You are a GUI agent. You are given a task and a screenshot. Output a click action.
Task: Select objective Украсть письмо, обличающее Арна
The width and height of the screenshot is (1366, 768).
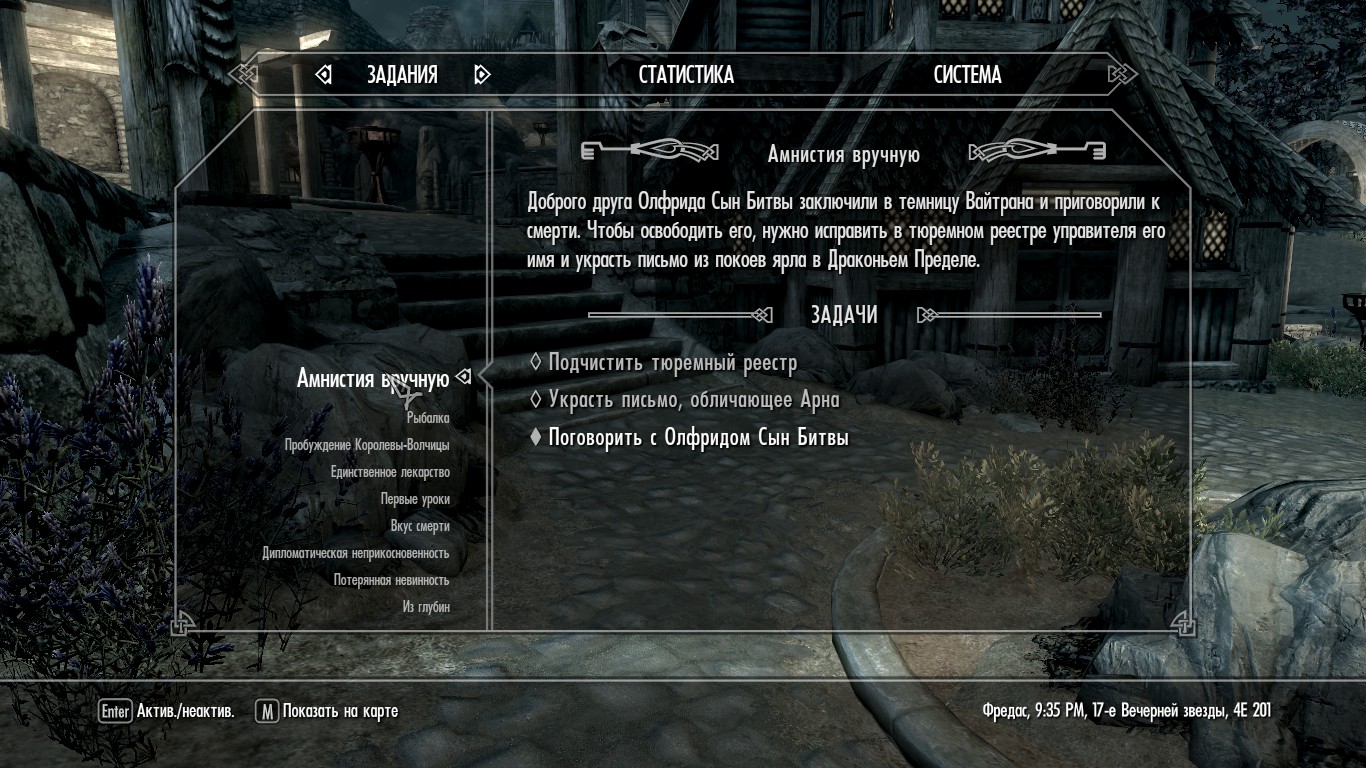tap(693, 400)
